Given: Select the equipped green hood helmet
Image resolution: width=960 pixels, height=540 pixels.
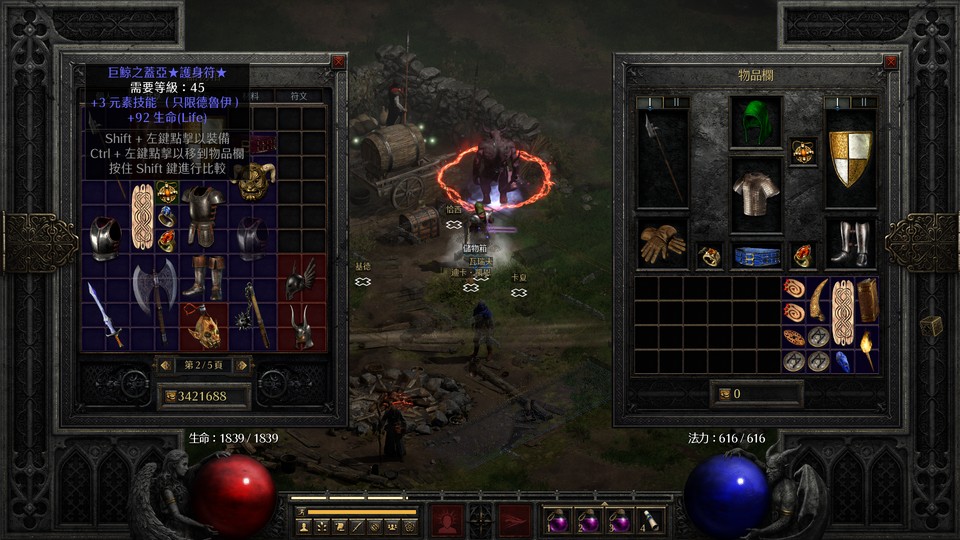Looking at the screenshot, I should click(x=756, y=122).
